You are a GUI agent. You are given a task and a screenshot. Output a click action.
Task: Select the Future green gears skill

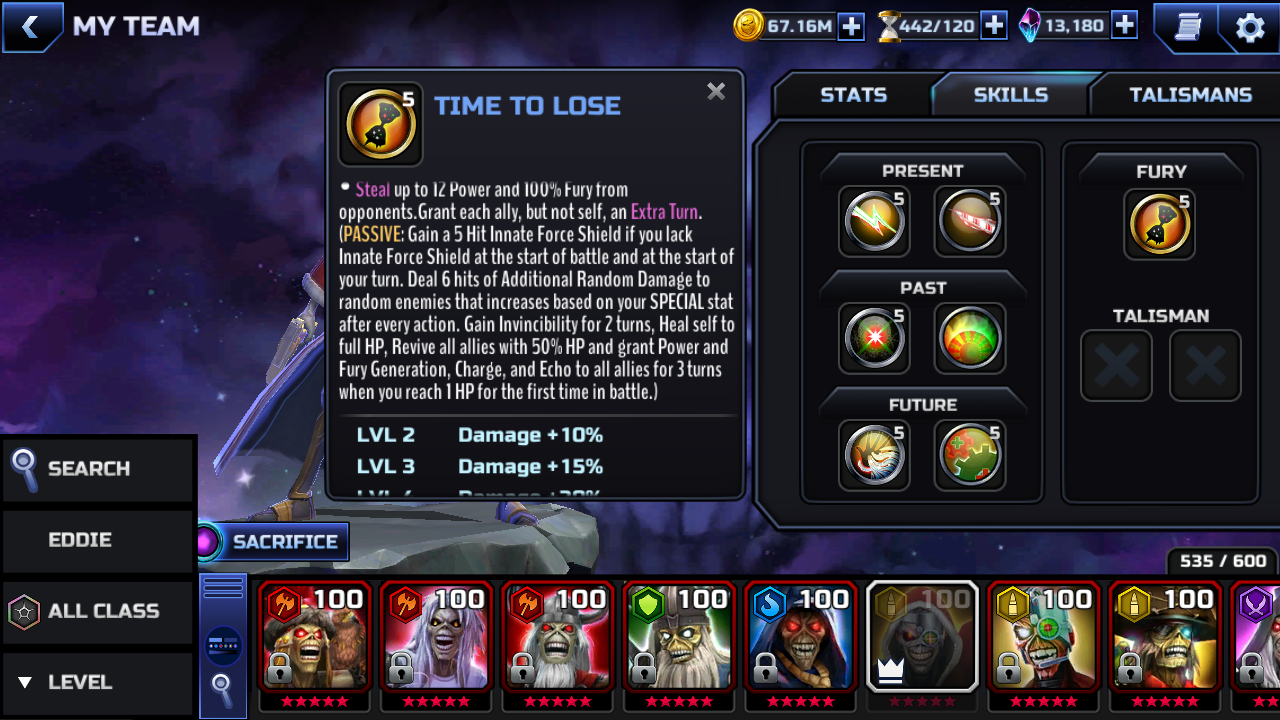pyautogui.click(x=969, y=455)
